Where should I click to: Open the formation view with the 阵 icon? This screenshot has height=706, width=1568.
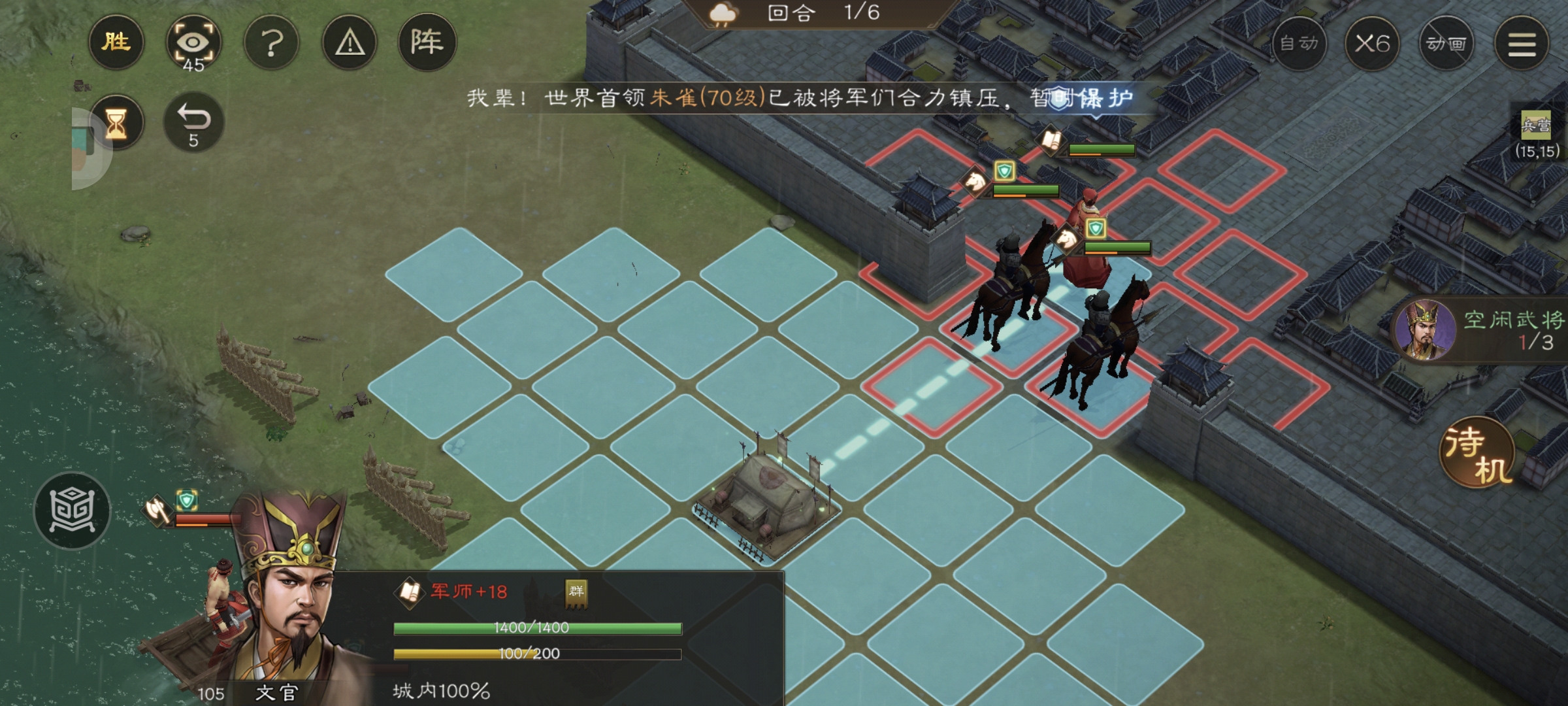click(x=426, y=42)
